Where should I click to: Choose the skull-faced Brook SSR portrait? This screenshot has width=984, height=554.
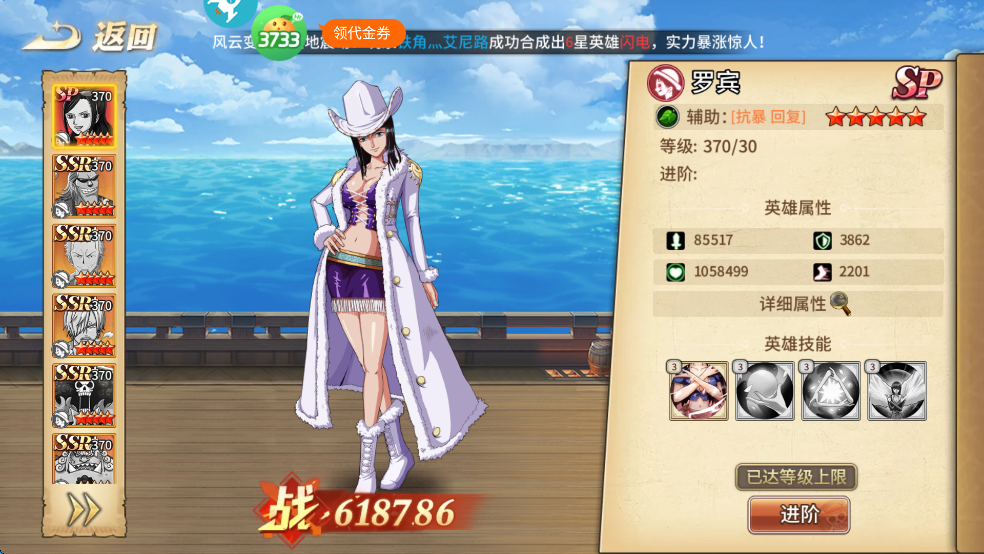pyautogui.click(x=84, y=395)
